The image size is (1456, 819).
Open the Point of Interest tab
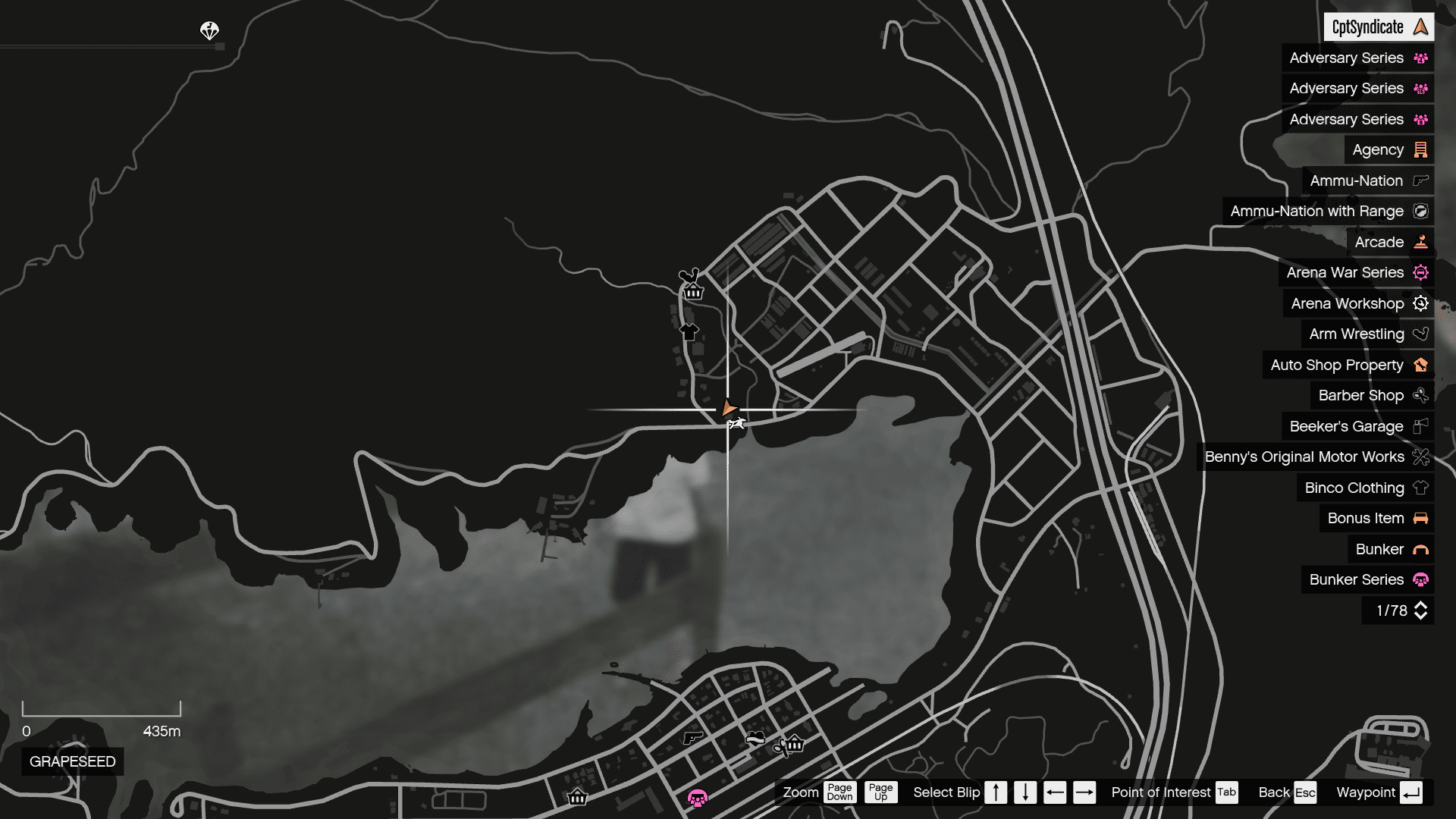1226,792
